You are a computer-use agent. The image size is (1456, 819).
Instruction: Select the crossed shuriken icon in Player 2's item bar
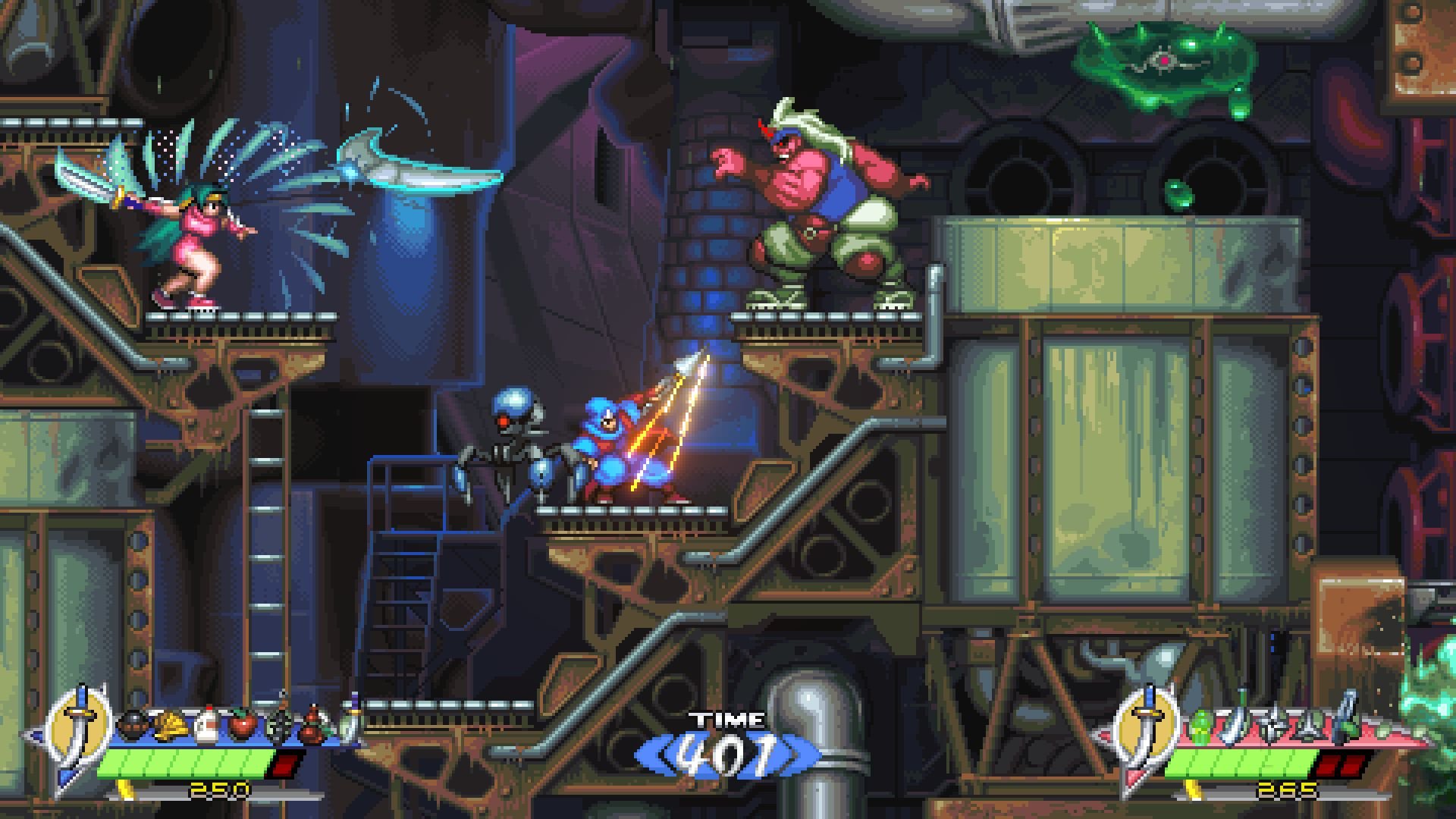click(x=1272, y=724)
